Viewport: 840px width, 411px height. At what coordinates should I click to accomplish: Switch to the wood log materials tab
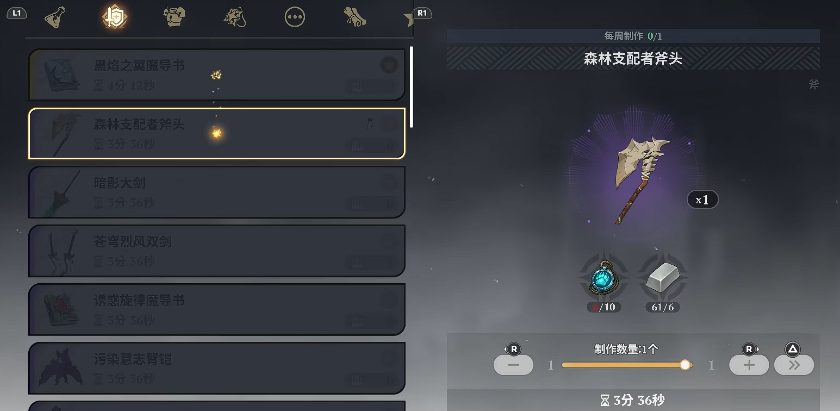pos(356,16)
